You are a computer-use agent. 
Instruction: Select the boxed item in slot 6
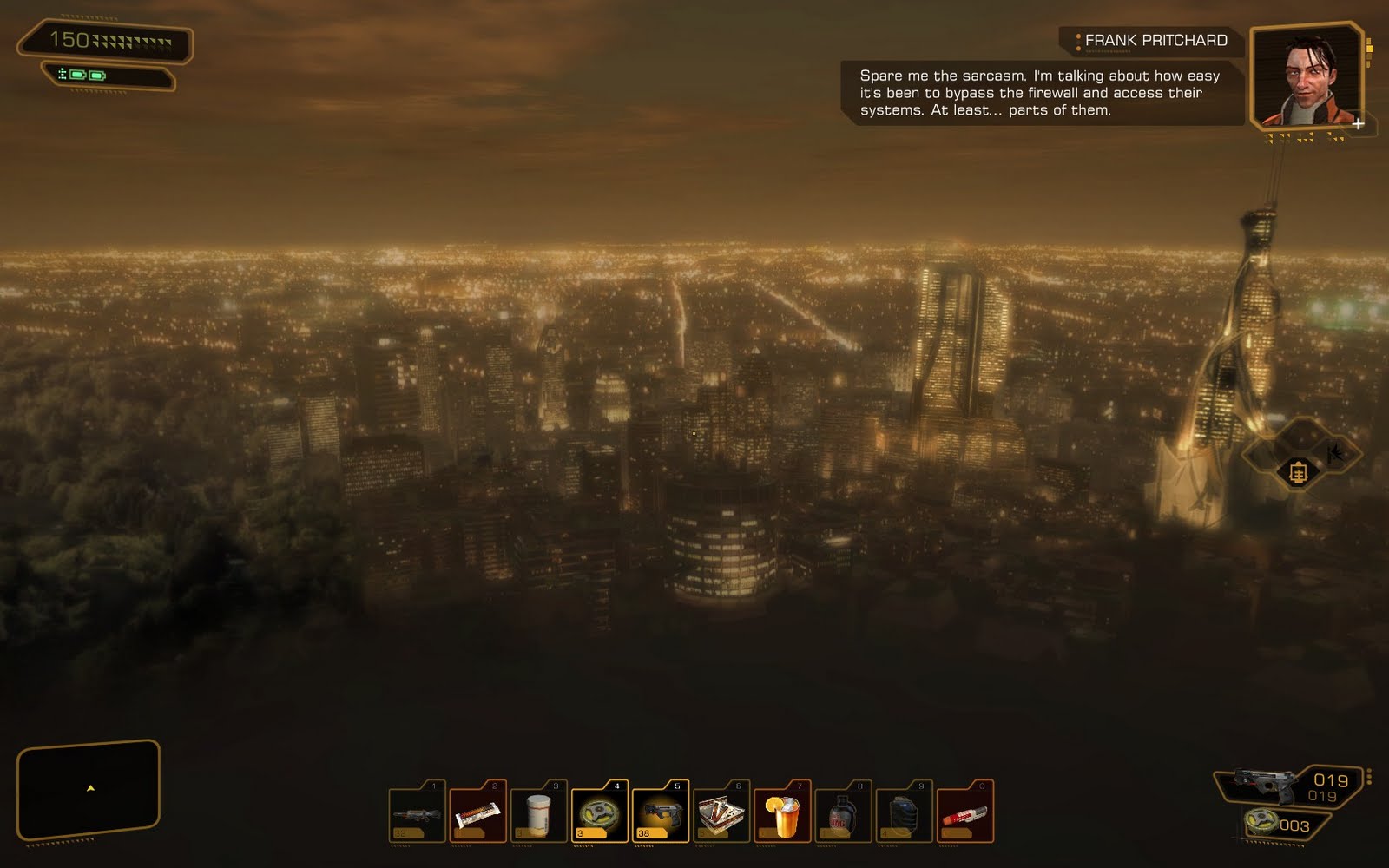tap(721, 813)
